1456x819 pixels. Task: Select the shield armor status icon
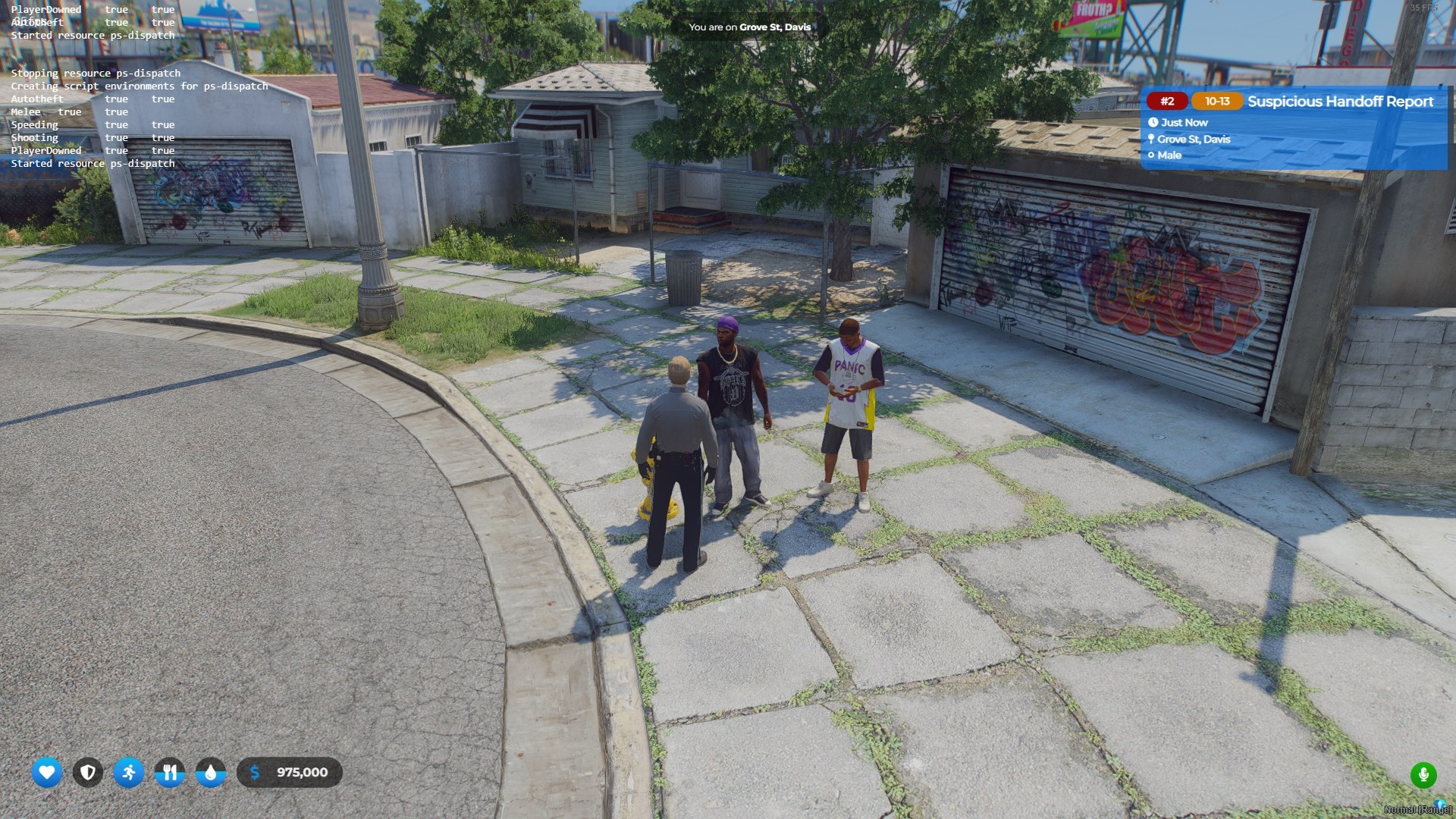coord(88,773)
